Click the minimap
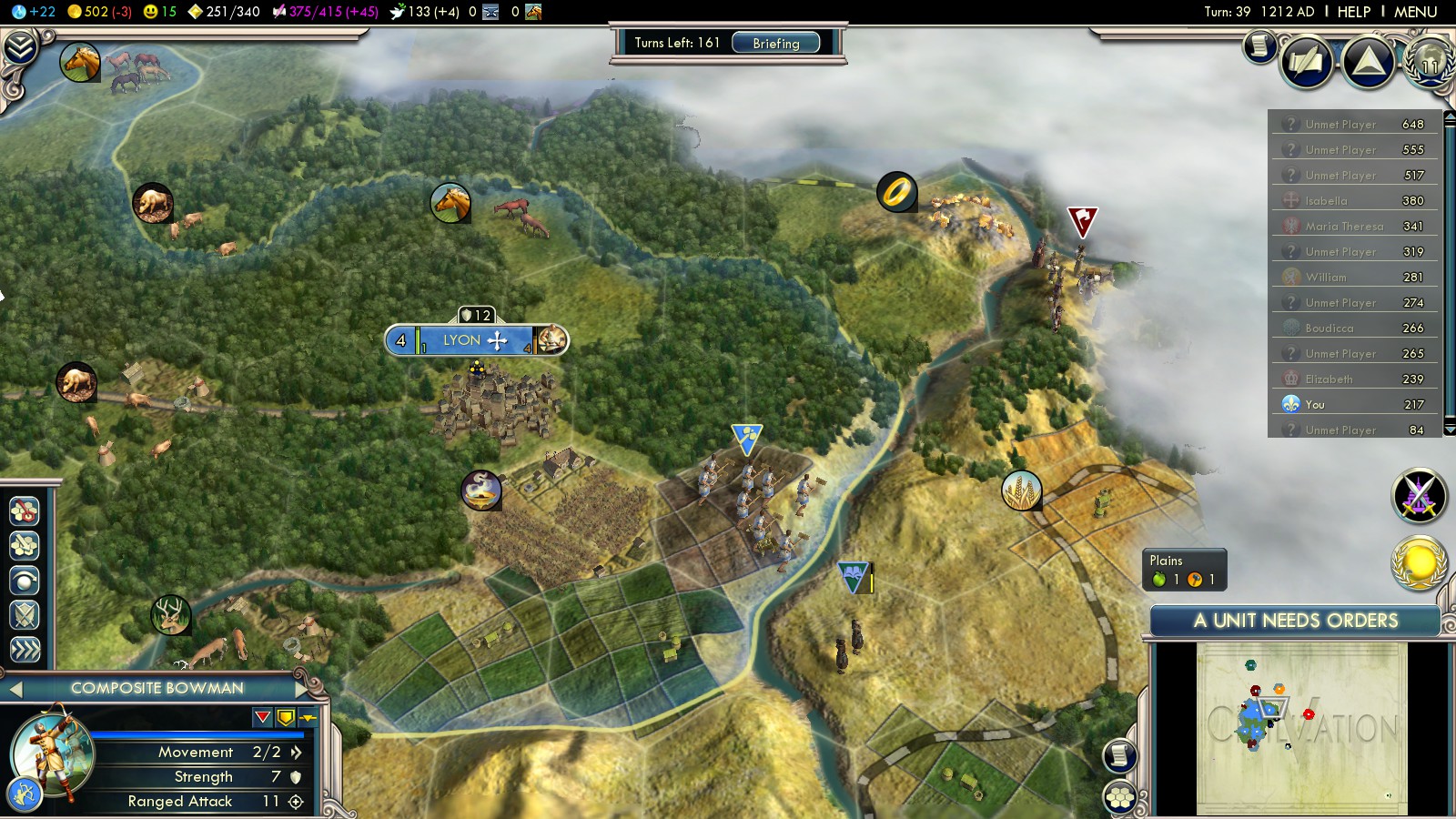 (1301, 728)
